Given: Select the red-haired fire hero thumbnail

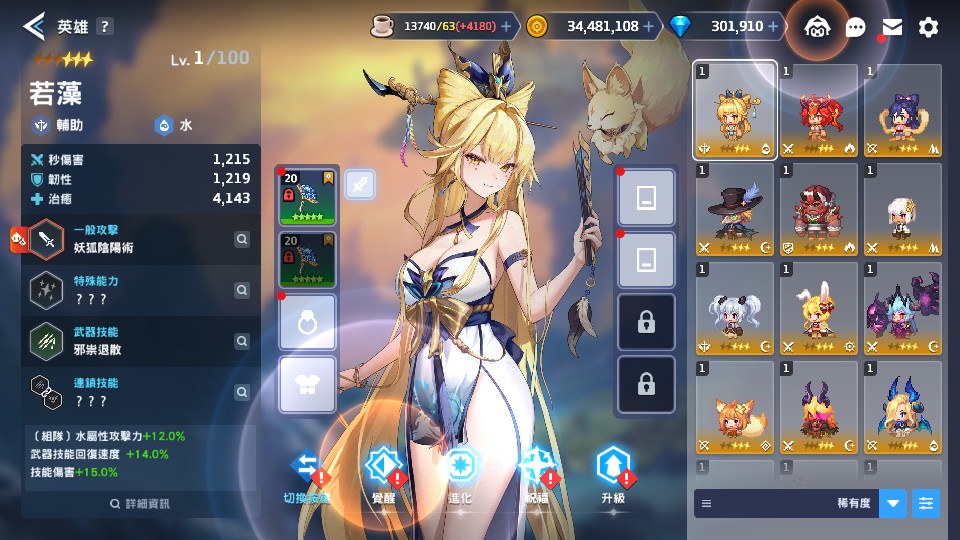Looking at the screenshot, I should 819,112.
